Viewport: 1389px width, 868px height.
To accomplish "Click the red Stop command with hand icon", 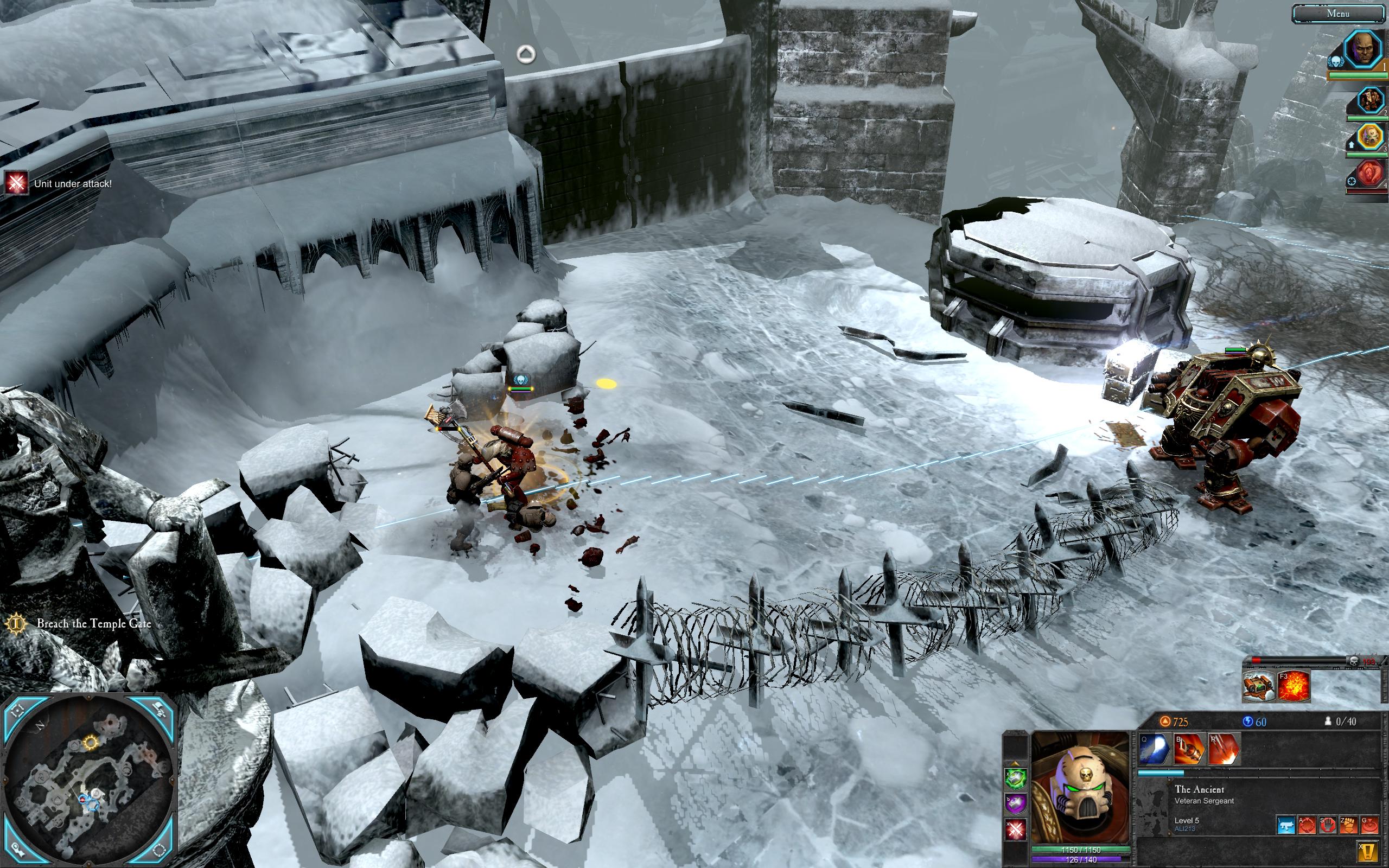I will (1328, 826).
